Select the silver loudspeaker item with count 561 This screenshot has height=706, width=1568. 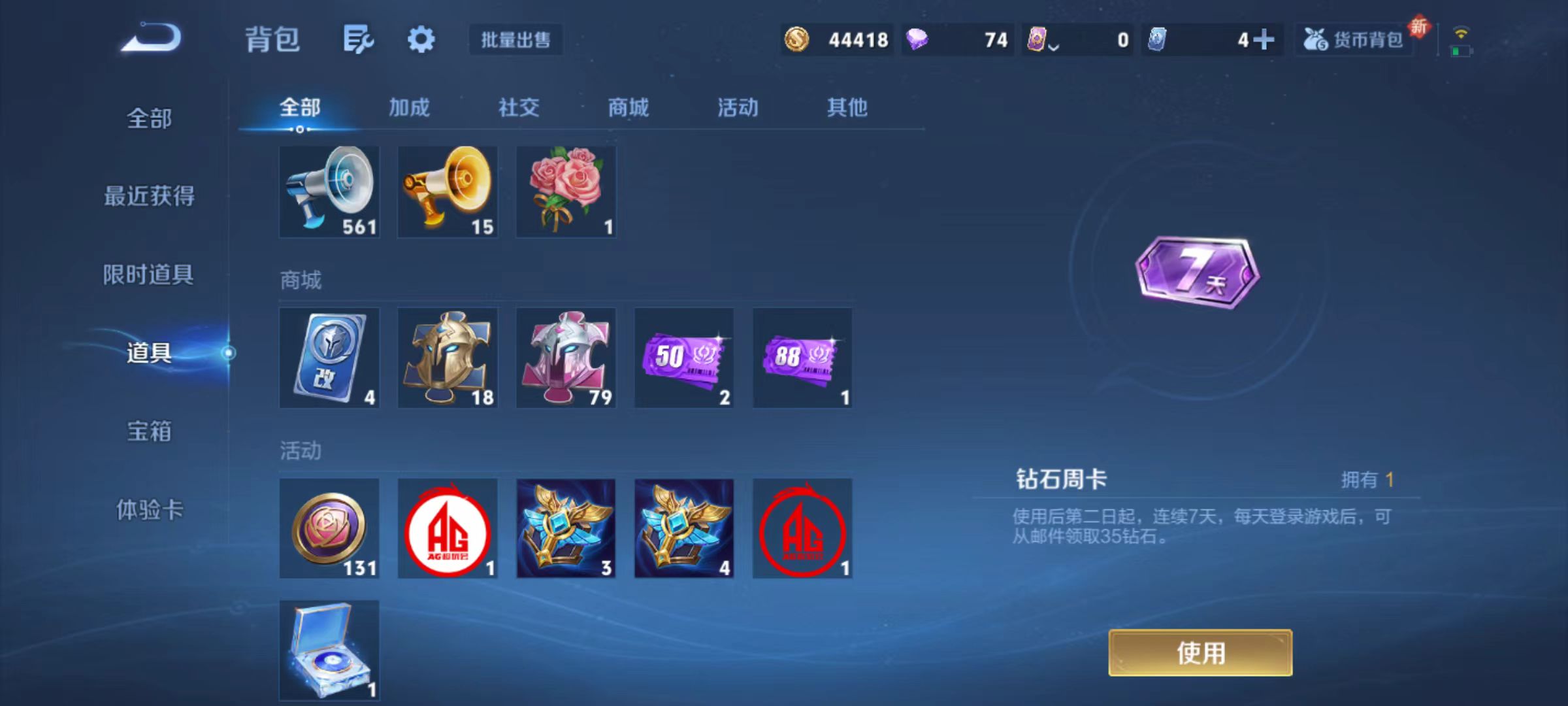pos(329,192)
